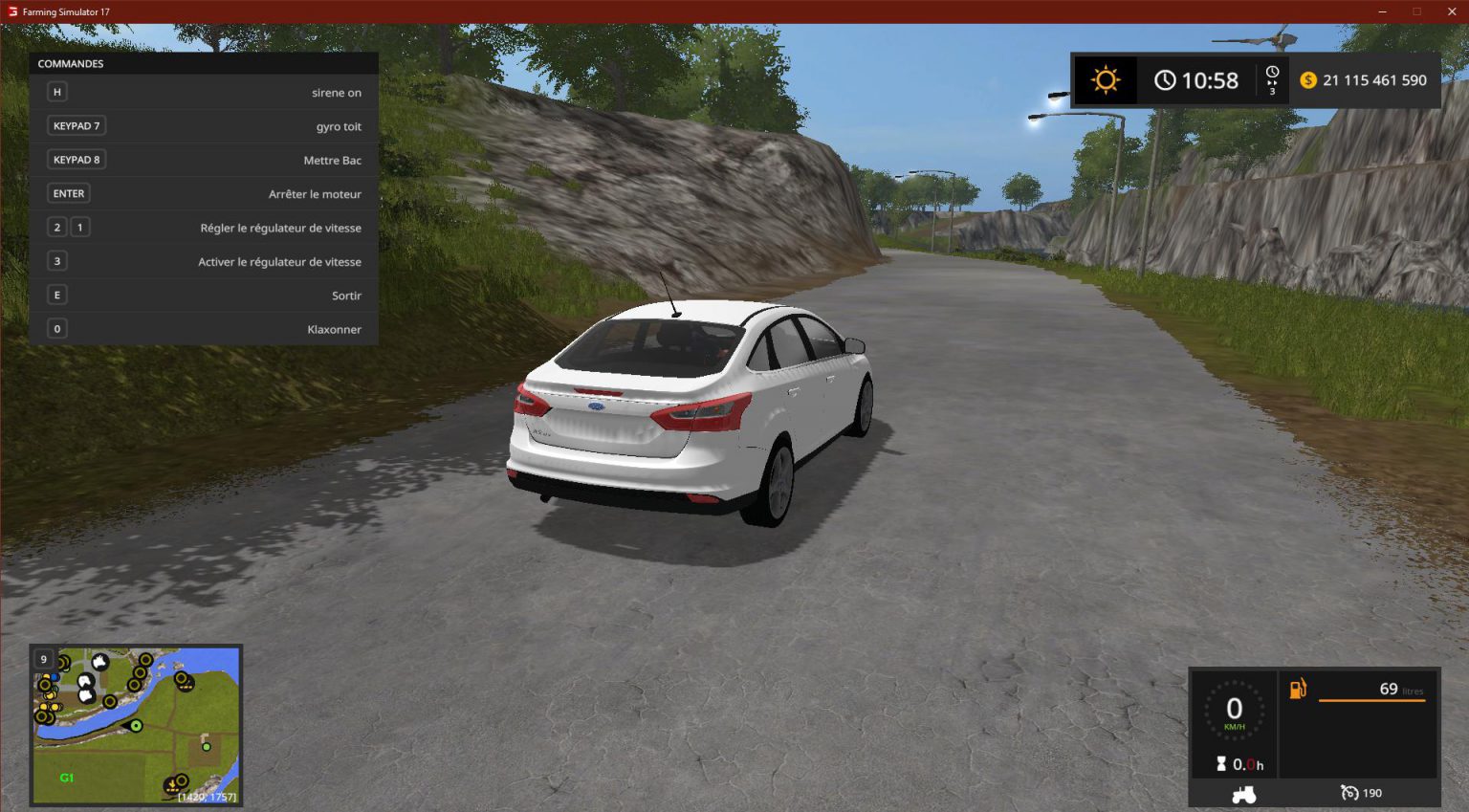Viewport: 1469px width, 812px height.
Task: Click the fuel pump icon in vehicle panel
Action: pyautogui.click(x=1298, y=689)
